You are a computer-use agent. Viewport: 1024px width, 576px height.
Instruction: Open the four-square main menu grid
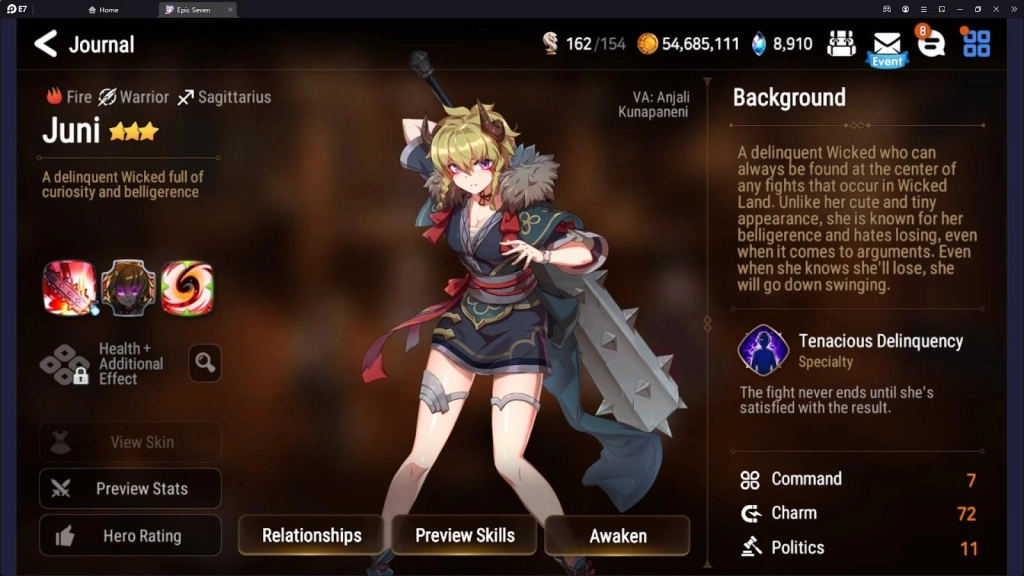pyautogui.click(x=976, y=43)
